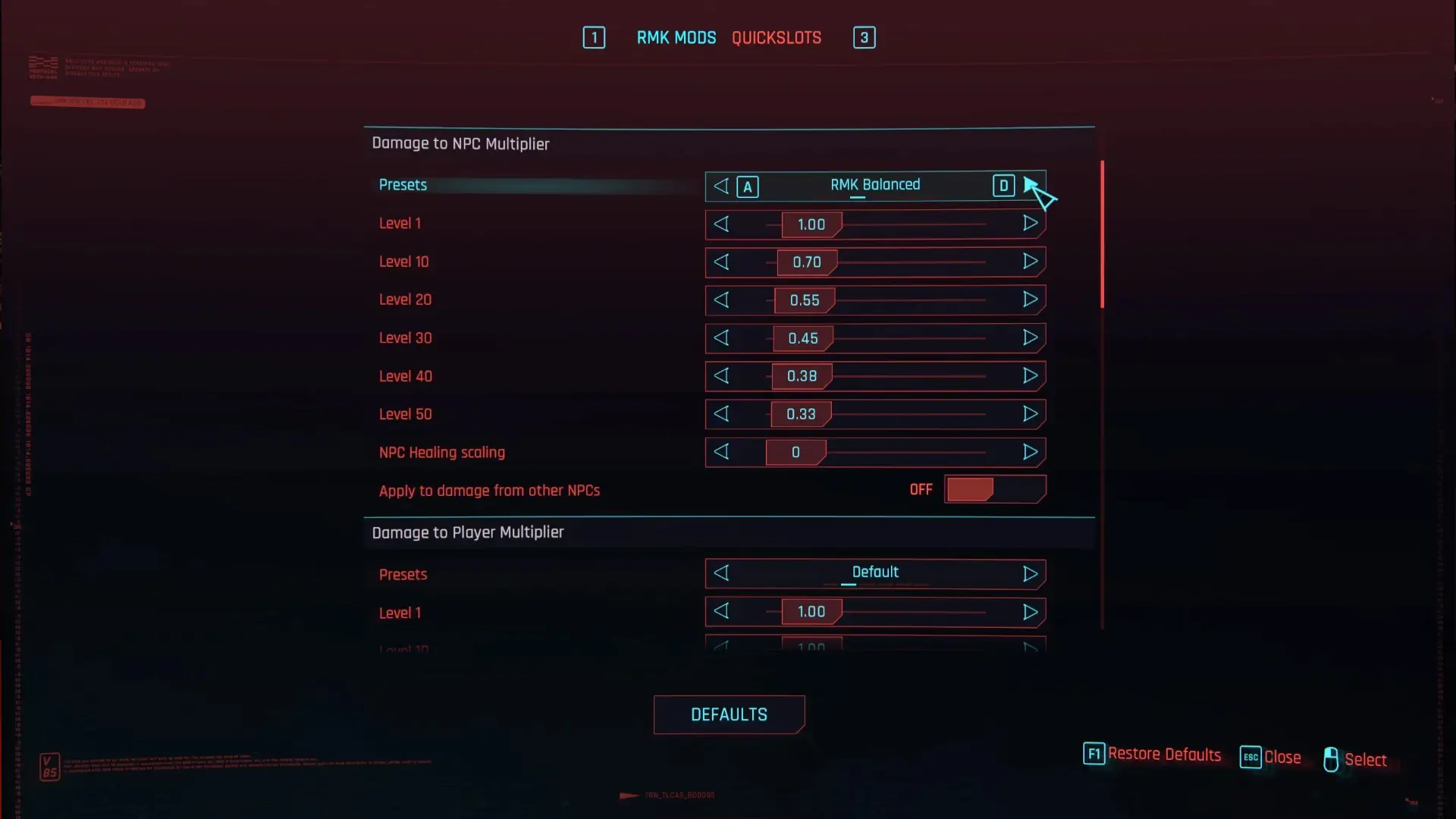Click Restore Defaults at the bottom
Viewport: 1456px width, 819px height.
click(1164, 755)
